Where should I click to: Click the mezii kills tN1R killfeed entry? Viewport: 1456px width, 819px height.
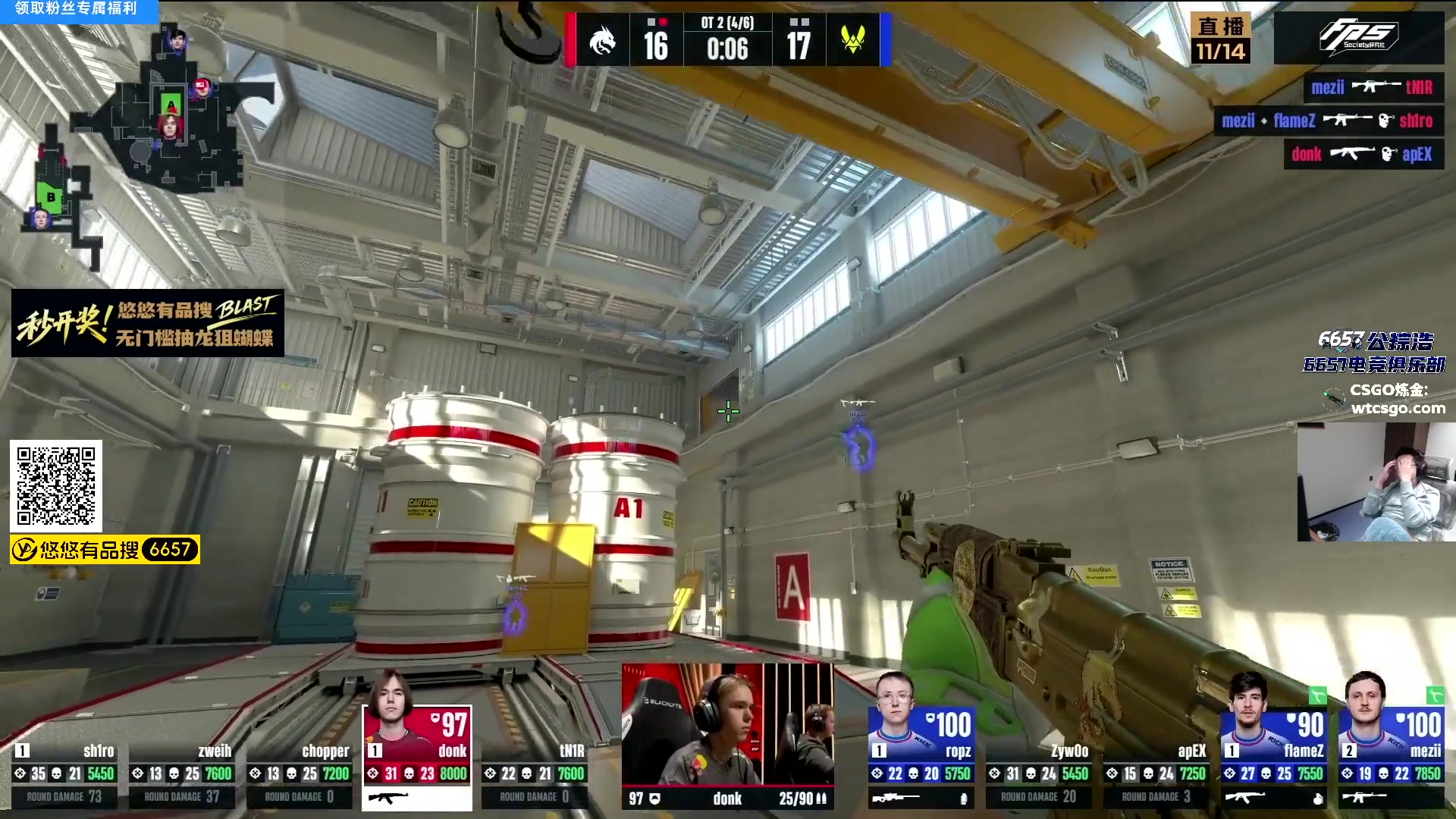click(x=1373, y=88)
